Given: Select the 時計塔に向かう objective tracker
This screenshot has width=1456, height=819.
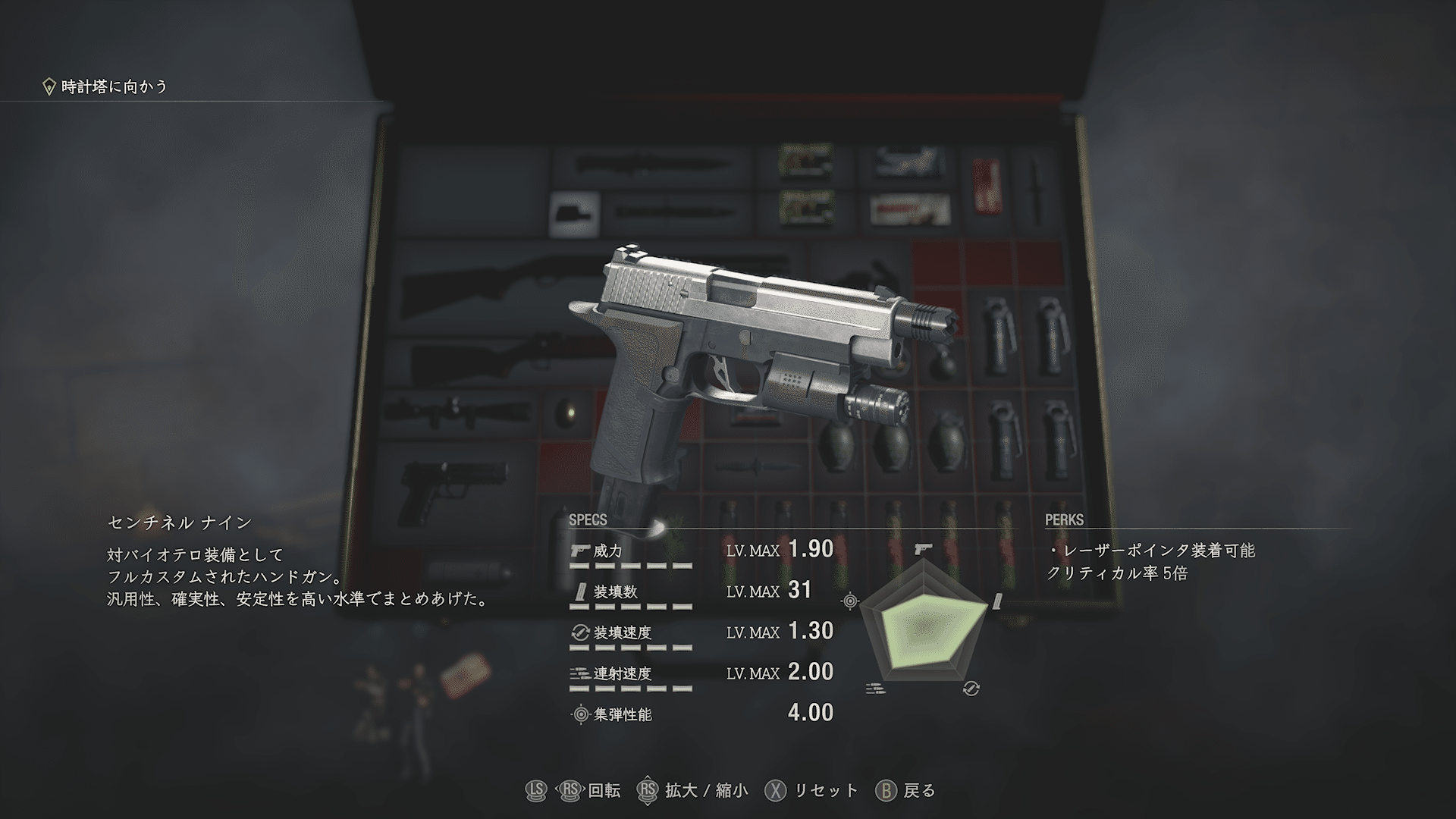Looking at the screenshot, I should tap(105, 86).
